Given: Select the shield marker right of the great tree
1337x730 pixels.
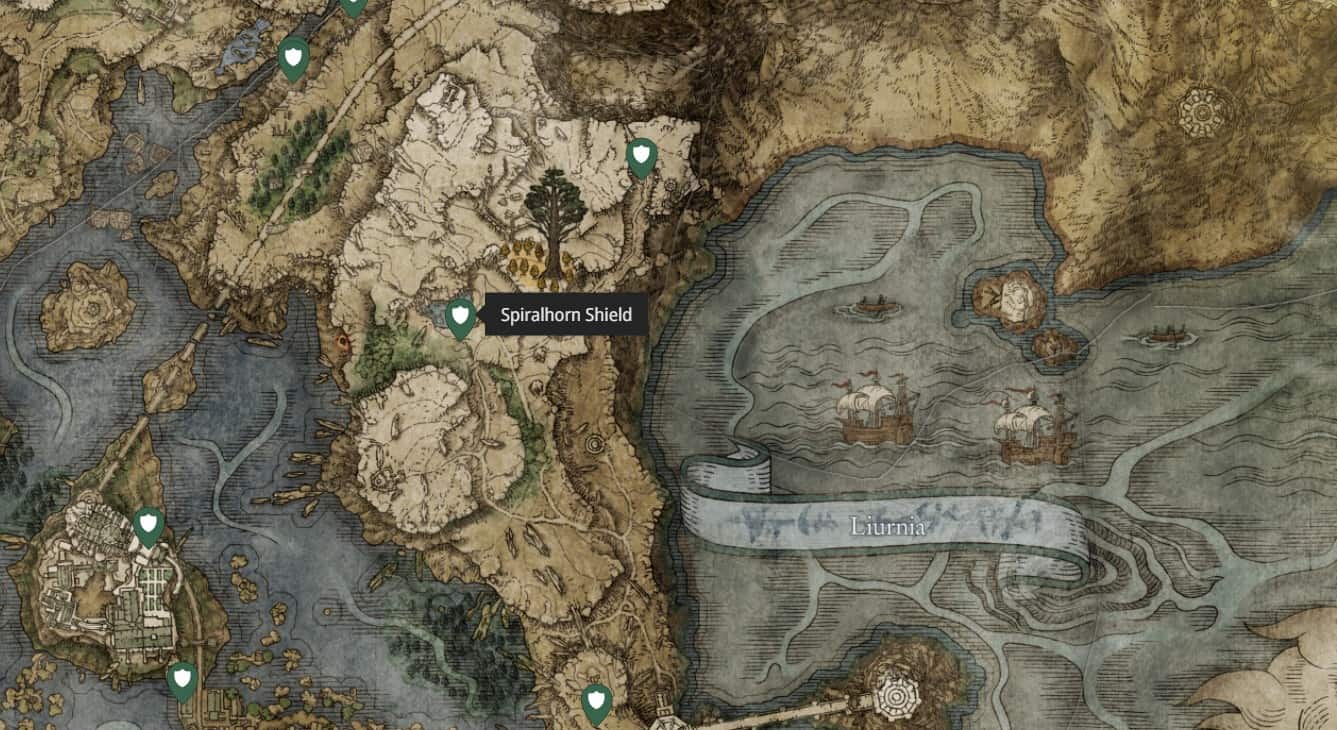Looking at the screenshot, I should (x=641, y=157).
